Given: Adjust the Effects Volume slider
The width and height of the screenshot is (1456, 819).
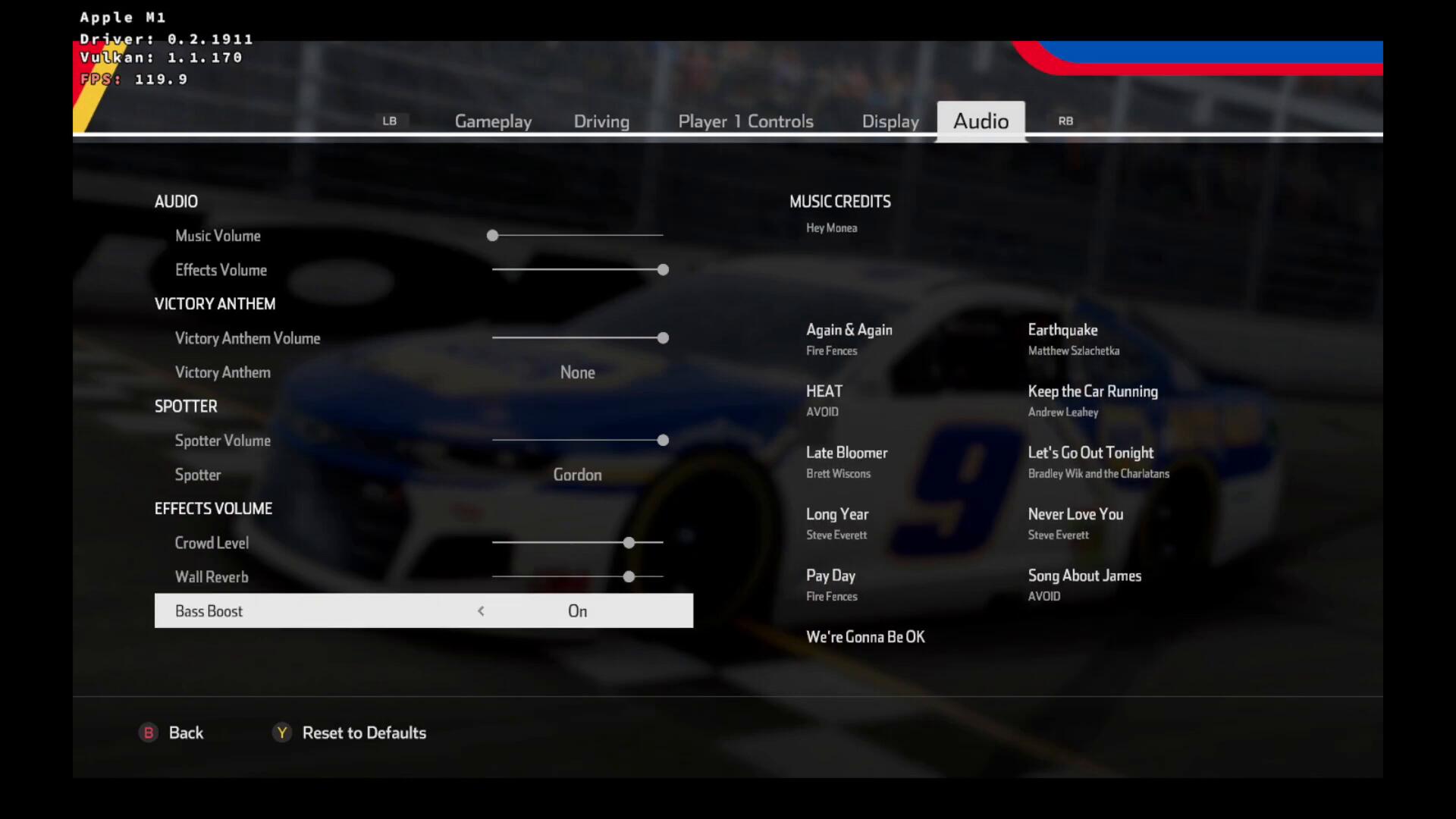Looking at the screenshot, I should [x=663, y=270].
